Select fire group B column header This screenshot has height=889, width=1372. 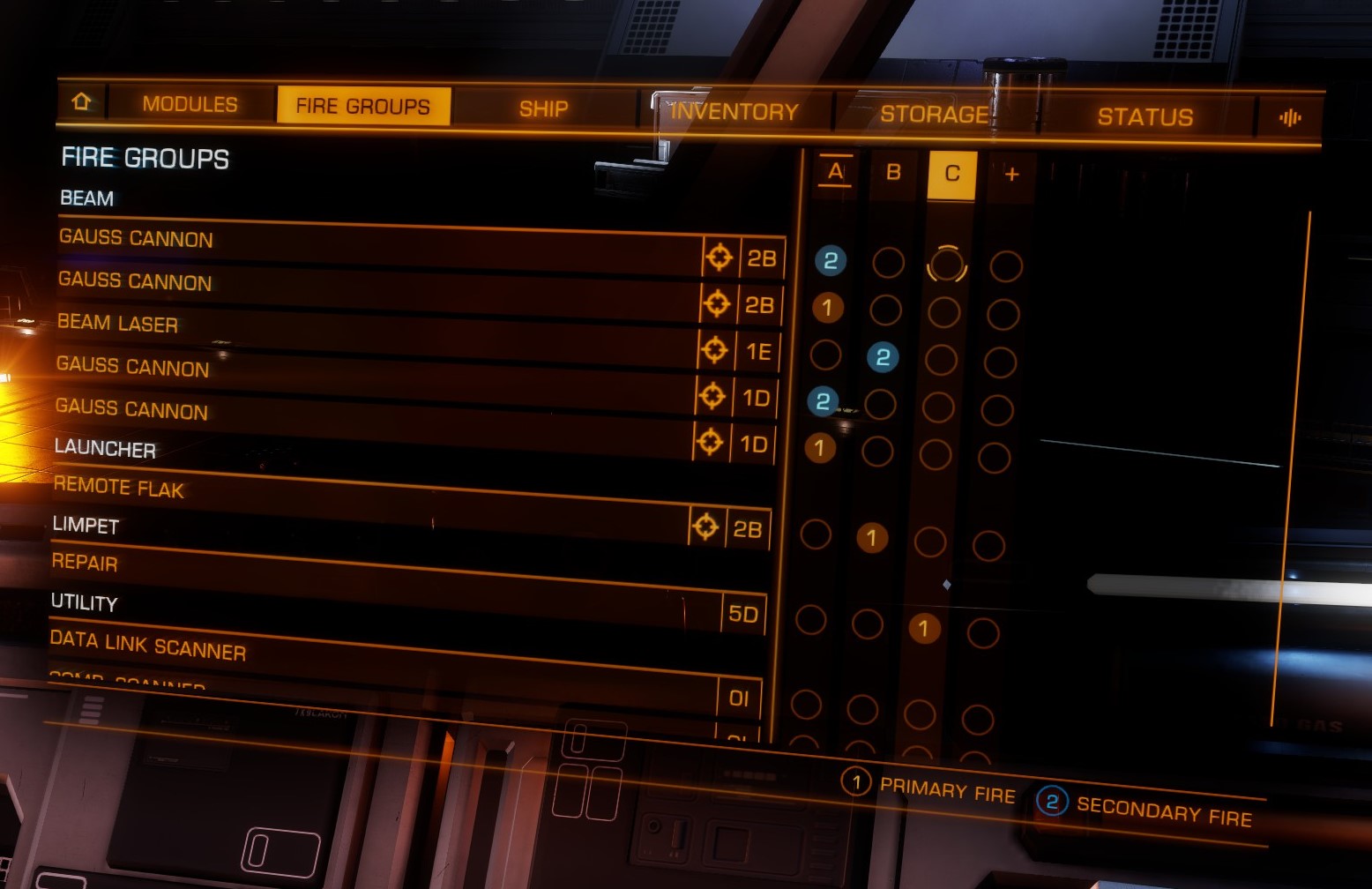point(893,172)
